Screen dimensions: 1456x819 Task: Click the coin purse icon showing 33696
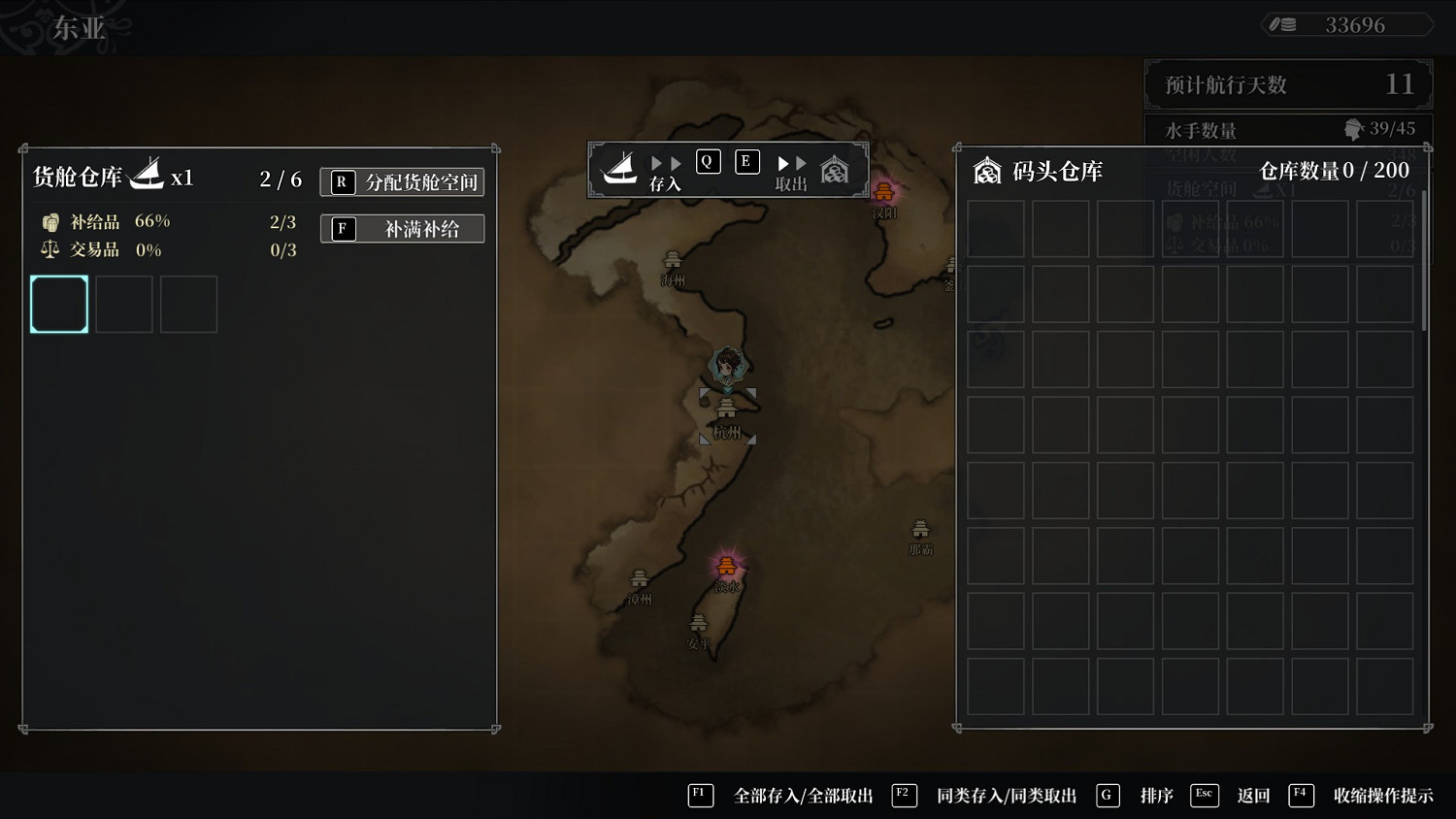click(x=1283, y=24)
